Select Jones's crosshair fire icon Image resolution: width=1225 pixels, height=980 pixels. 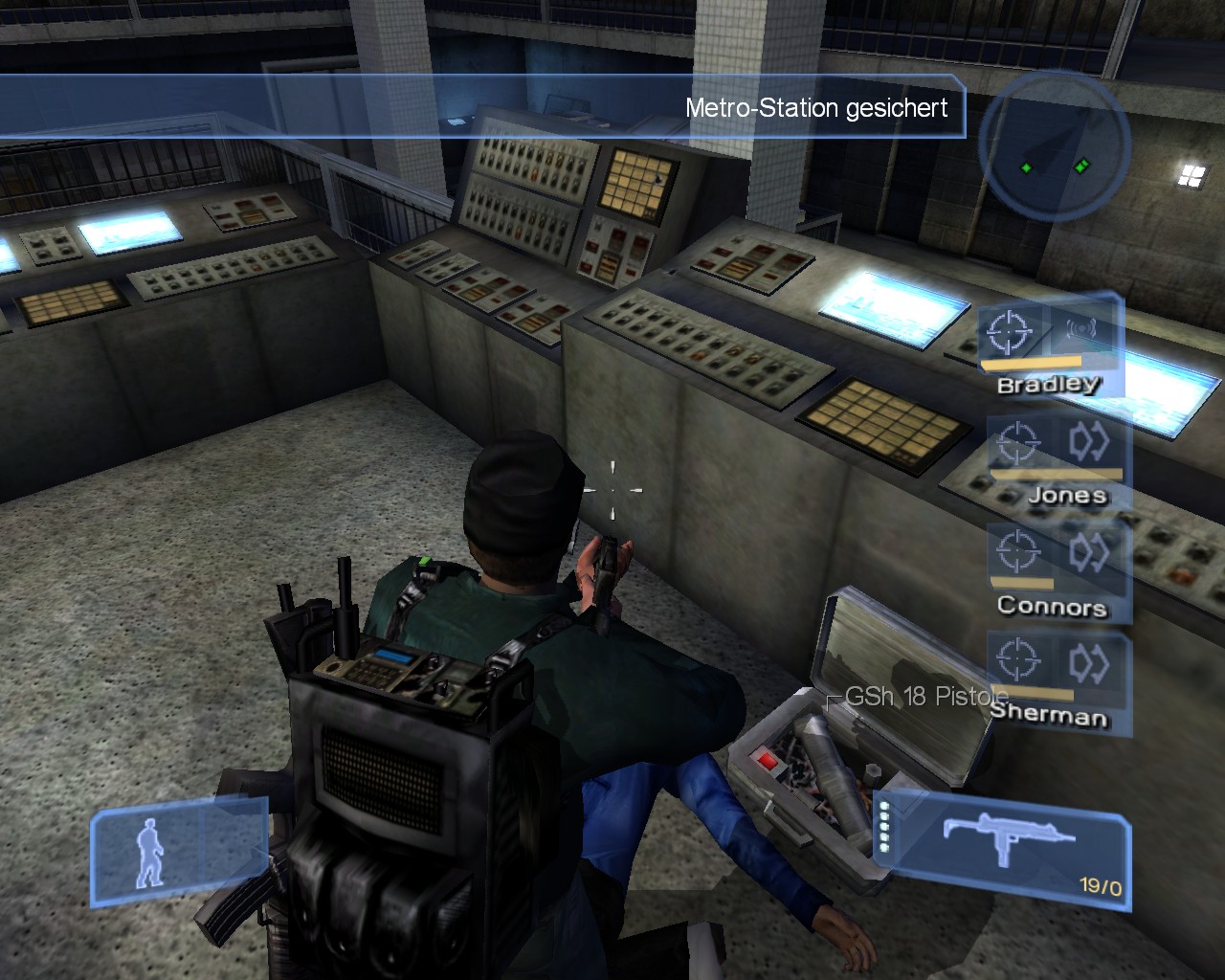[x=1017, y=443]
